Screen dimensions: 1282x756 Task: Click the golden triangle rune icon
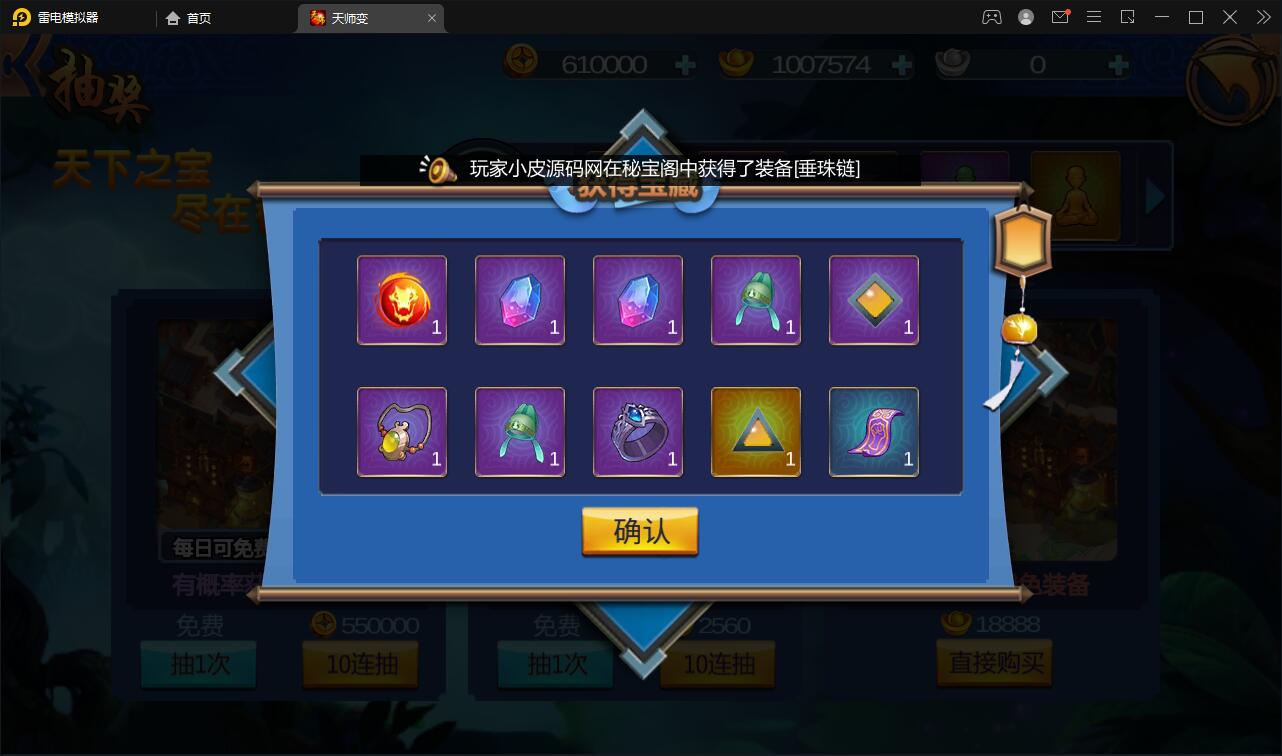755,431
